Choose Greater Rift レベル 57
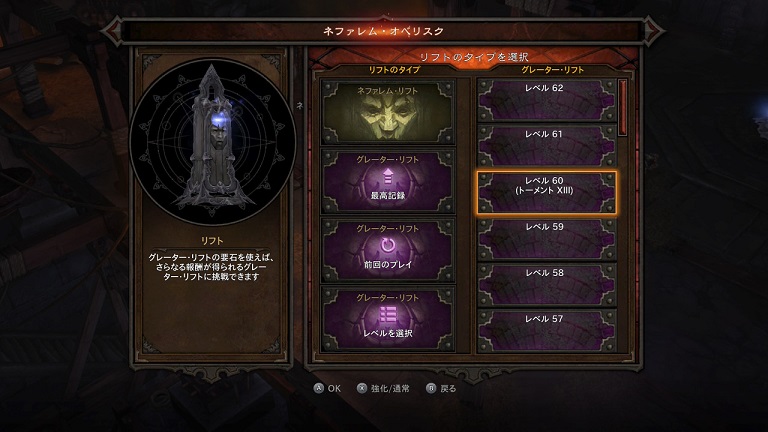This screenshot has height=432, width=768. (544, 330)
